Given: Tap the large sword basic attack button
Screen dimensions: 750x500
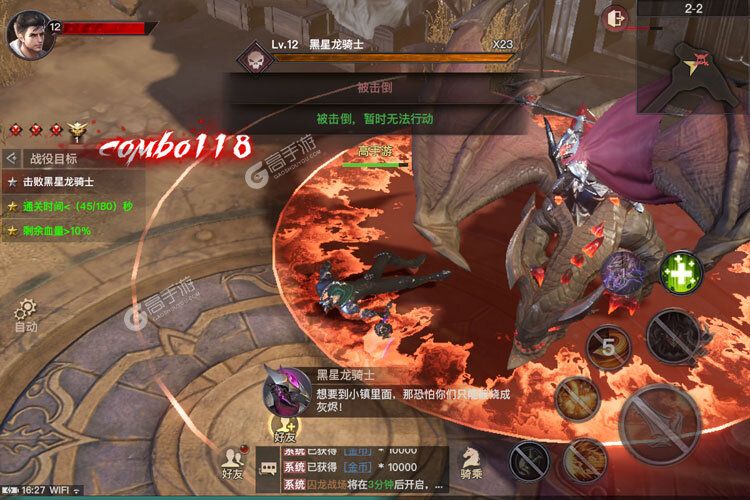Looking at the screenshot, I should [659, 420].
